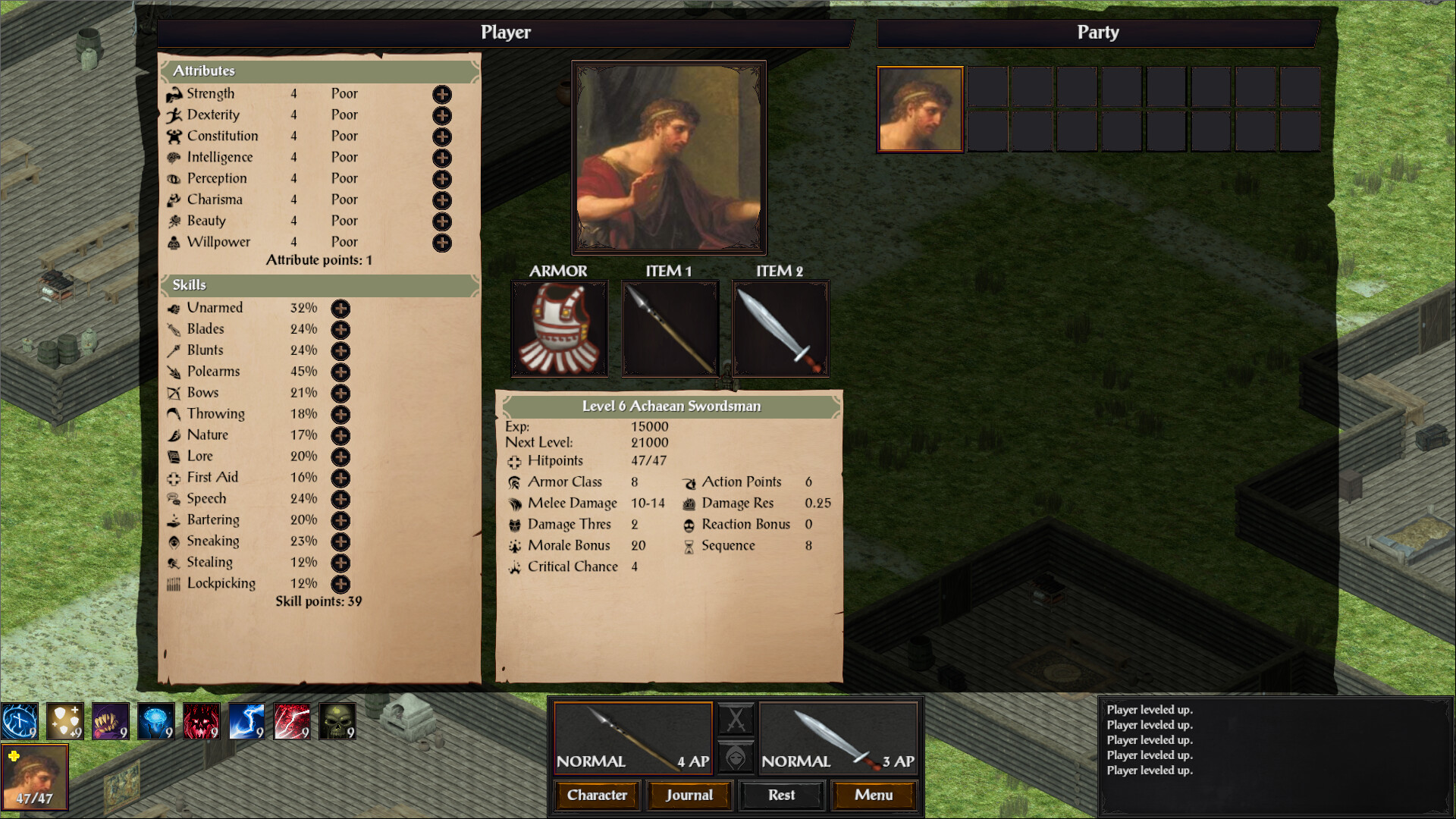
Task: Select the red demon face ability icon
Action: pyautogui.click(x=201, y=720)
